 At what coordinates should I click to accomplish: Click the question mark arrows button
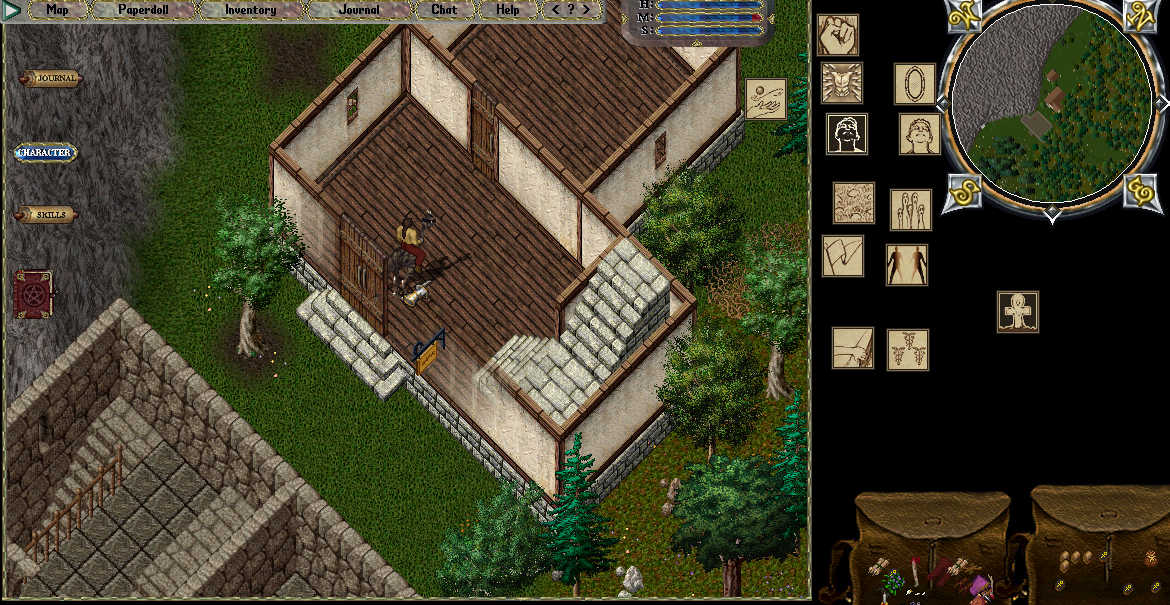coord(571,10)
